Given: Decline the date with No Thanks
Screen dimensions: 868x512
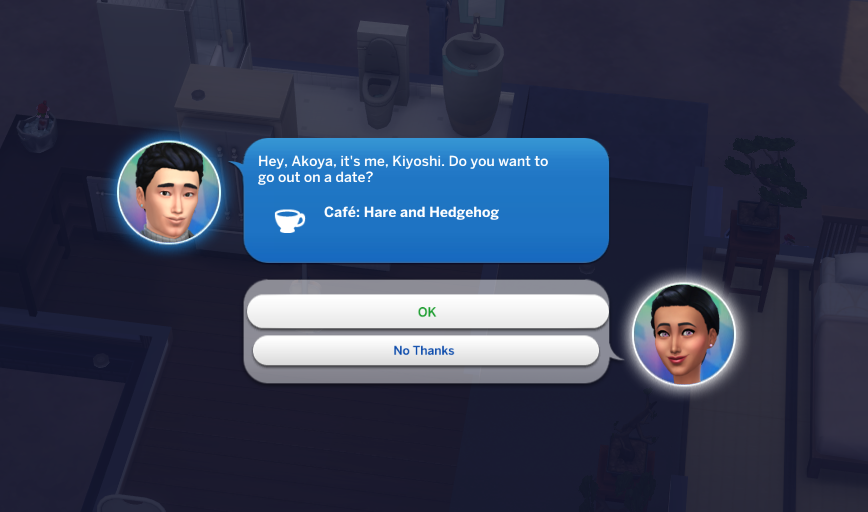Looking at the screenshot, I should [x=425, y=350].
